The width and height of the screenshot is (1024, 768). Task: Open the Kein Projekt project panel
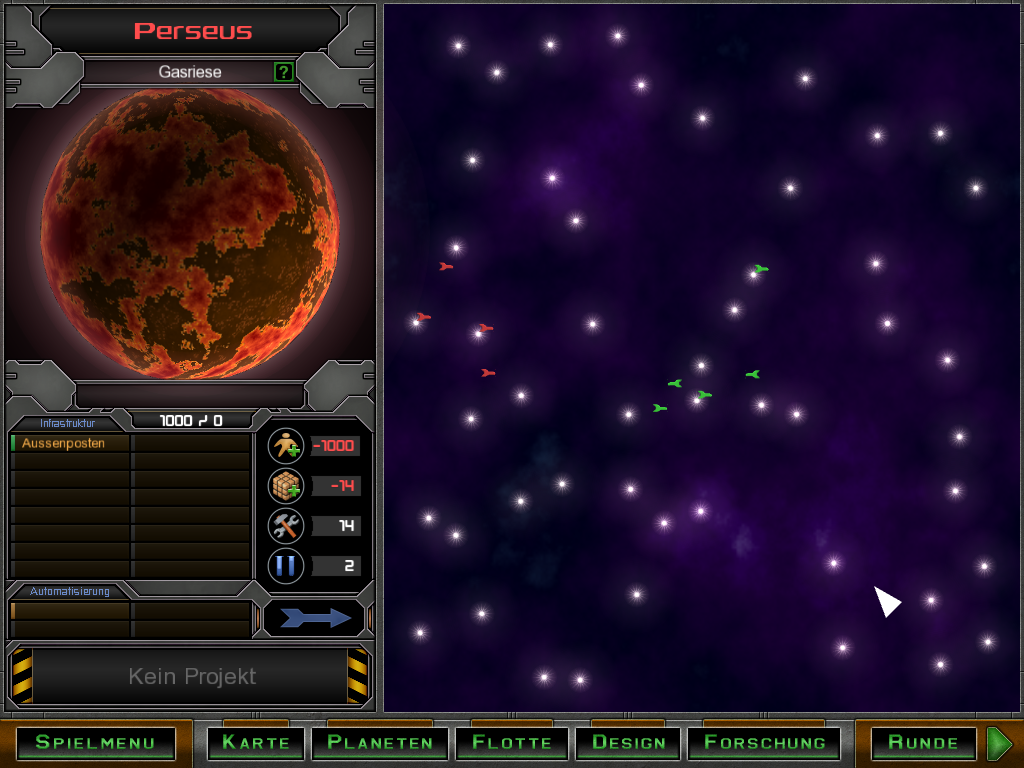pos(191,677)
